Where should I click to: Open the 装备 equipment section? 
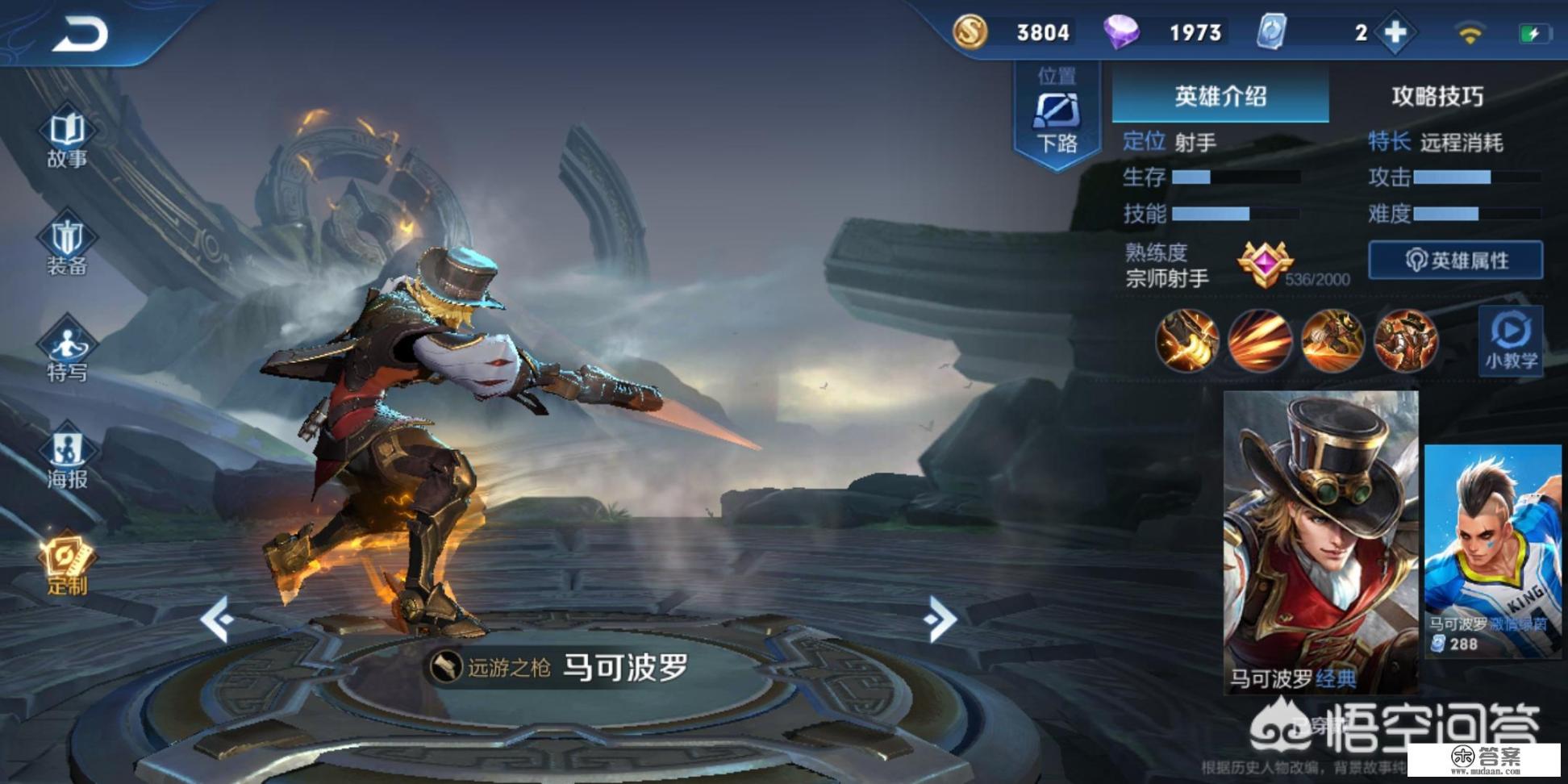pyautogui.click(x=67, y=245)
